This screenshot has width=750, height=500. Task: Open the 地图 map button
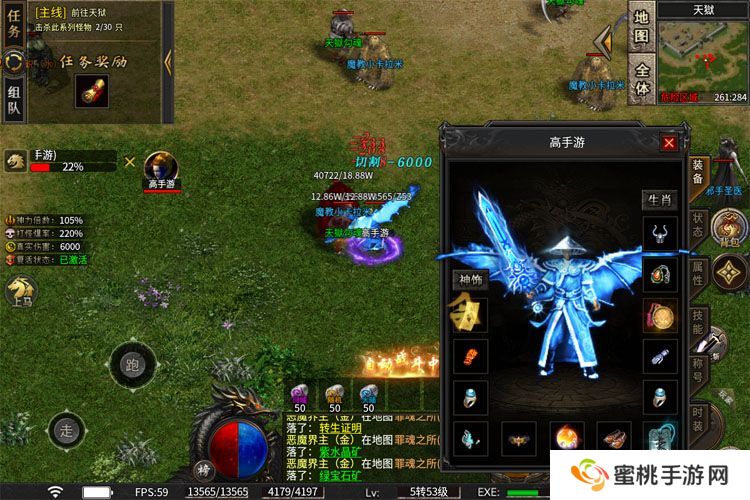(641, 28)
